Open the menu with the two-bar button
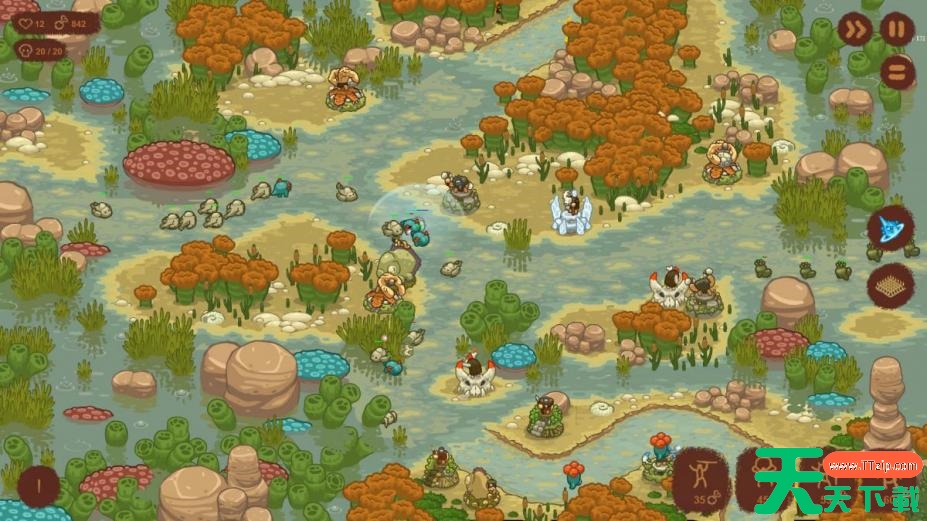Screen dimensions: 927x521 [x=897, y=71]
